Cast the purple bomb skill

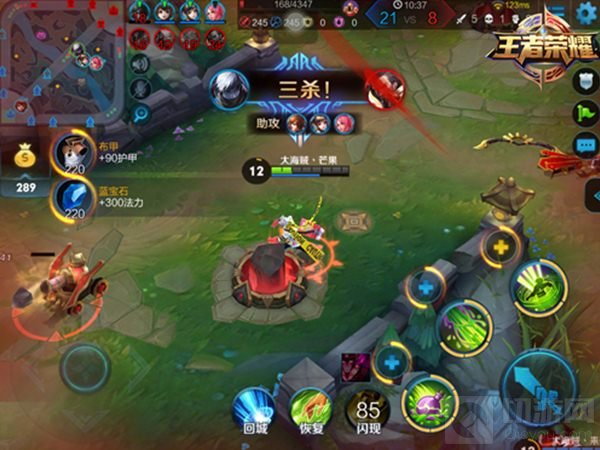[430, 402]
